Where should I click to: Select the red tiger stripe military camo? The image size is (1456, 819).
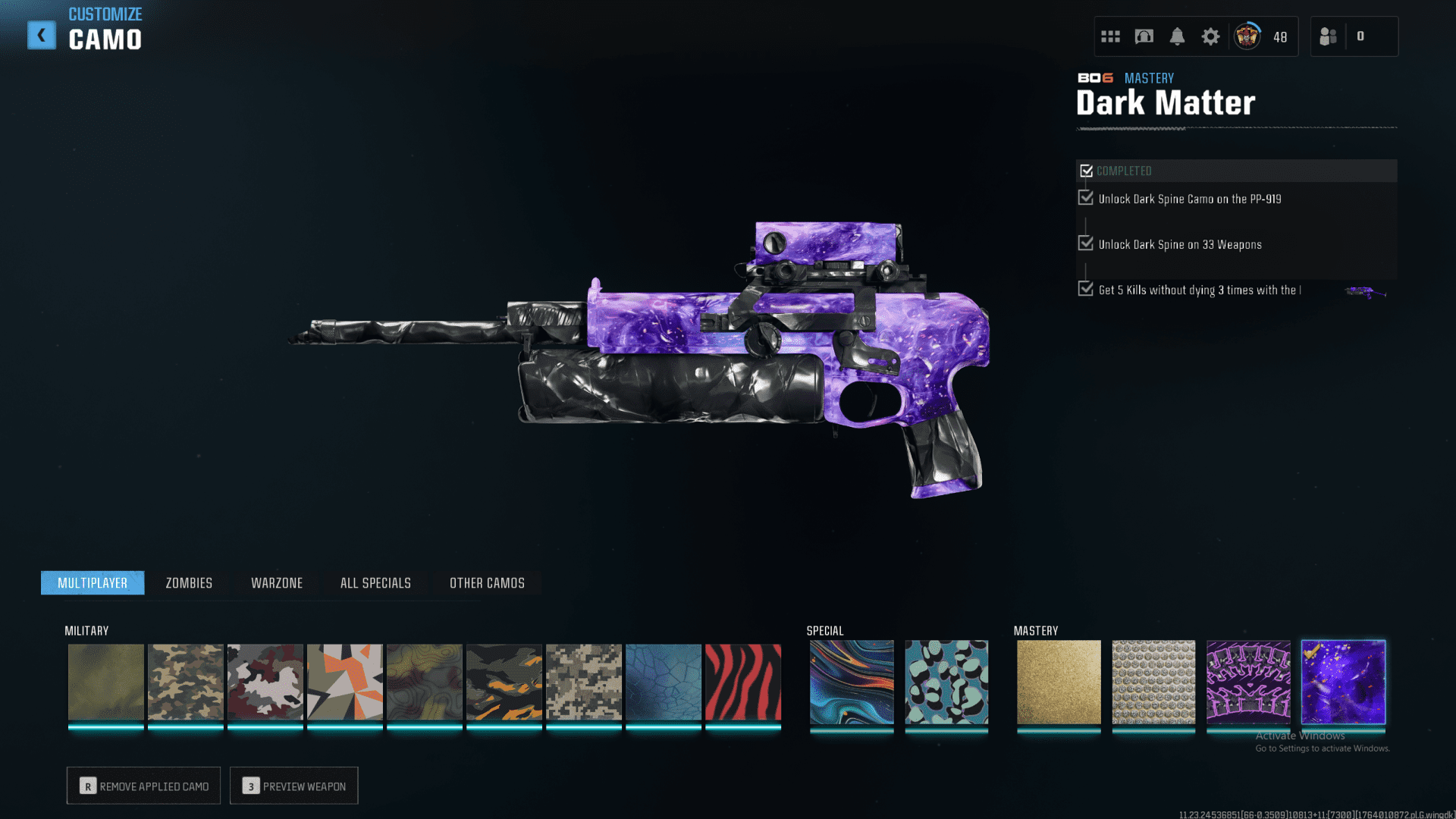pos(742,682)
